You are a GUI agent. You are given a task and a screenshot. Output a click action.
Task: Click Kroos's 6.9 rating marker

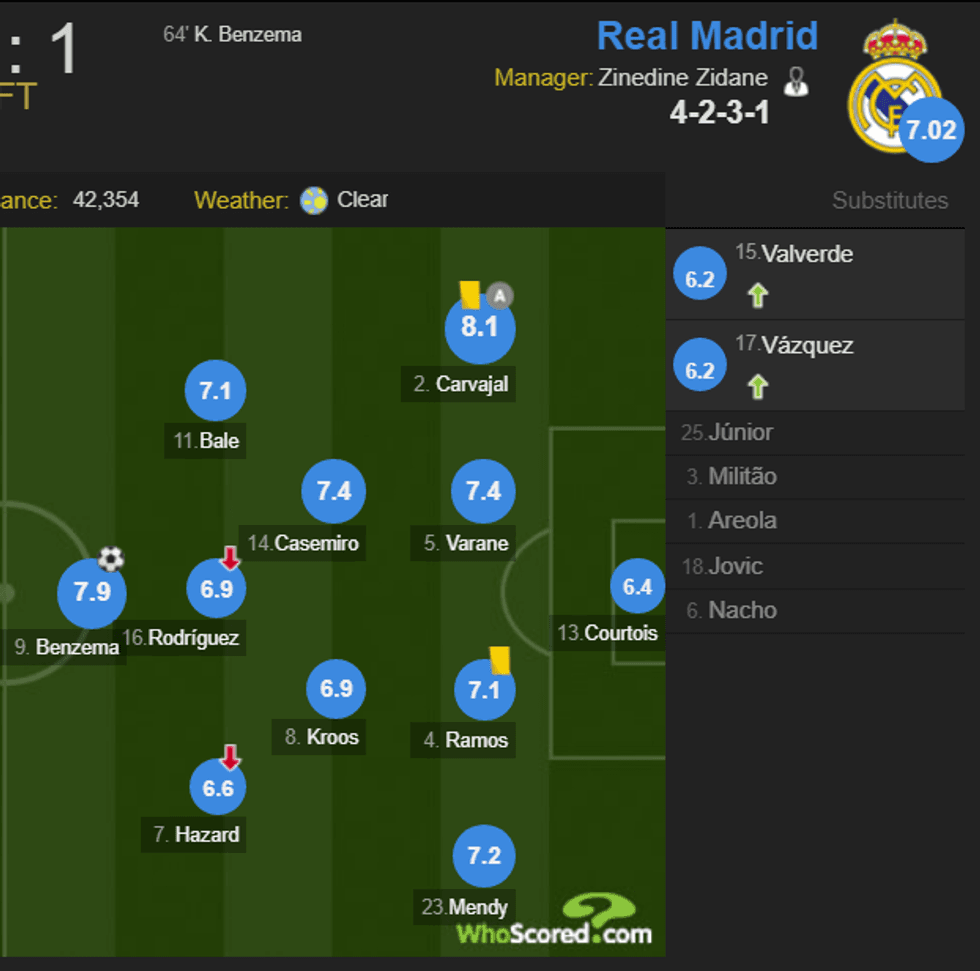click(x=336, y=689)
